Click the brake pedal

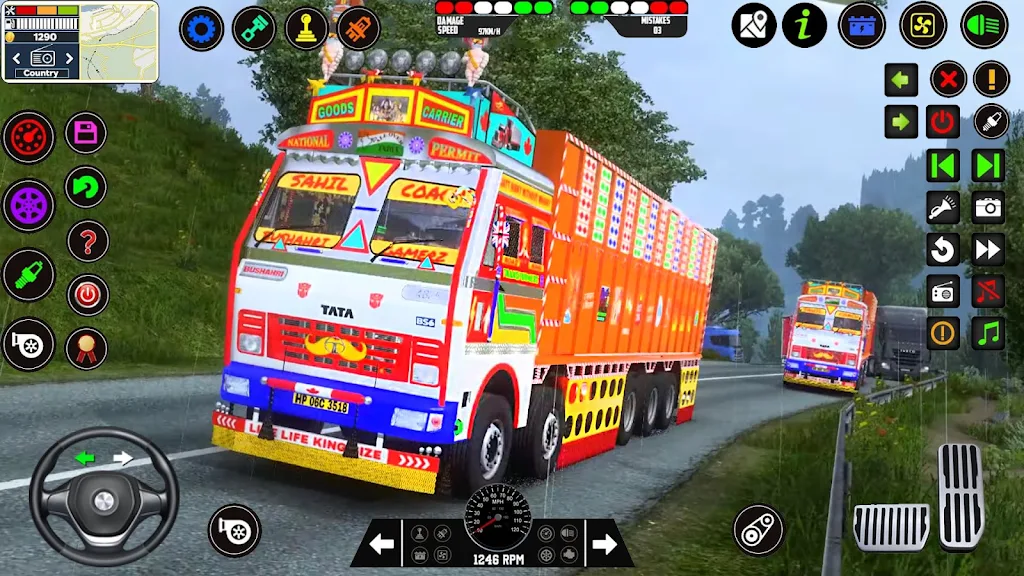pos(890,526)
